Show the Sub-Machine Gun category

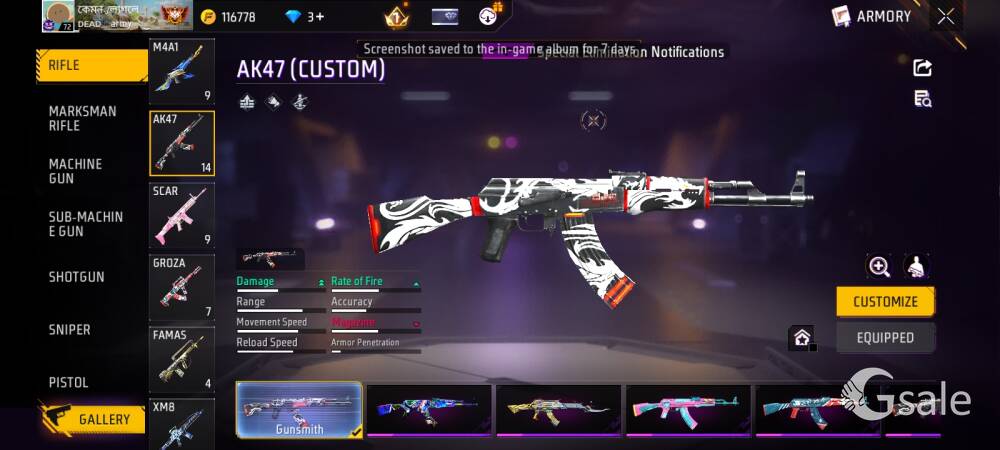86,224
